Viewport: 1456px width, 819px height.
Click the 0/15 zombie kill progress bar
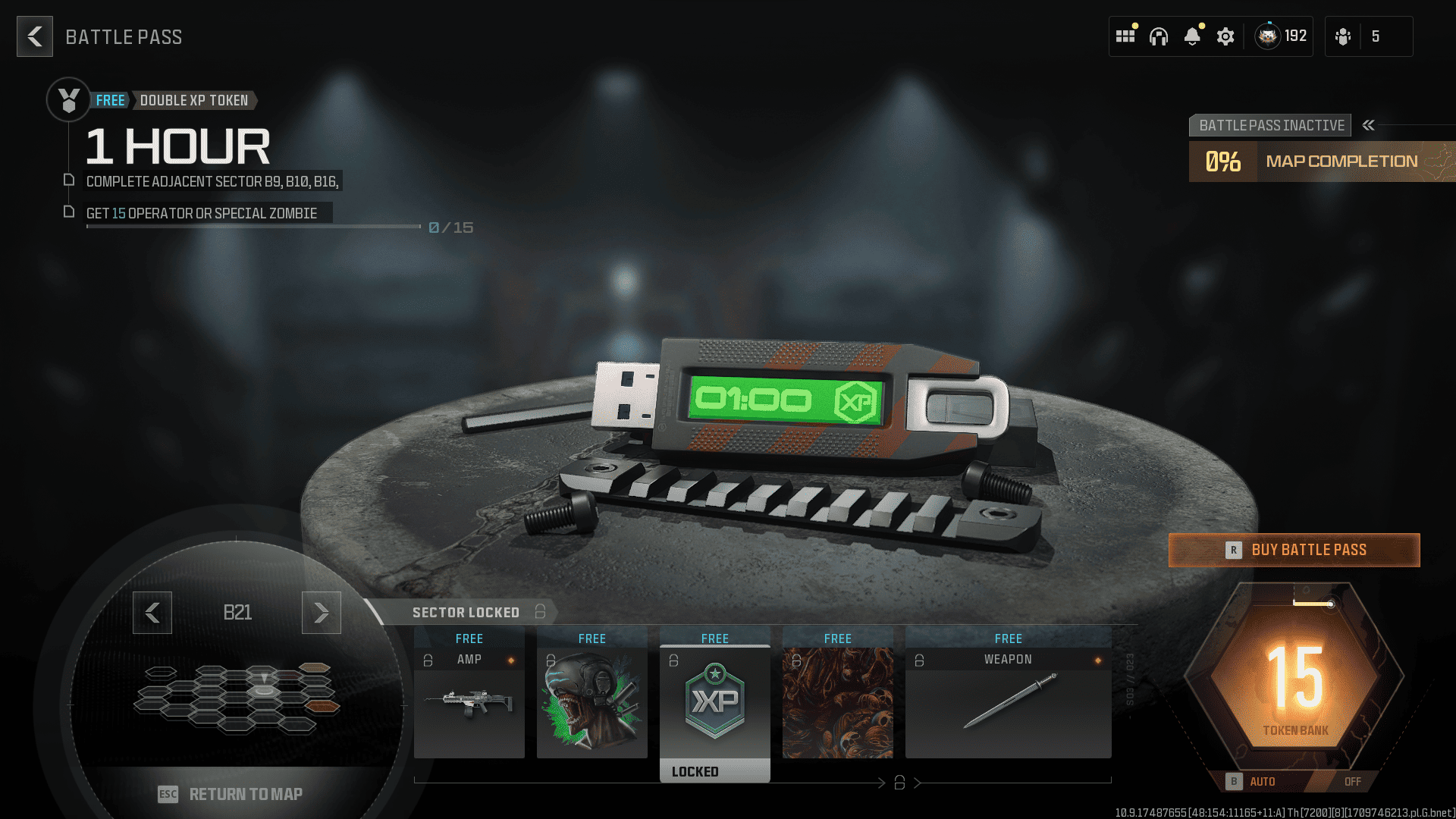click(x=254, y=227)
